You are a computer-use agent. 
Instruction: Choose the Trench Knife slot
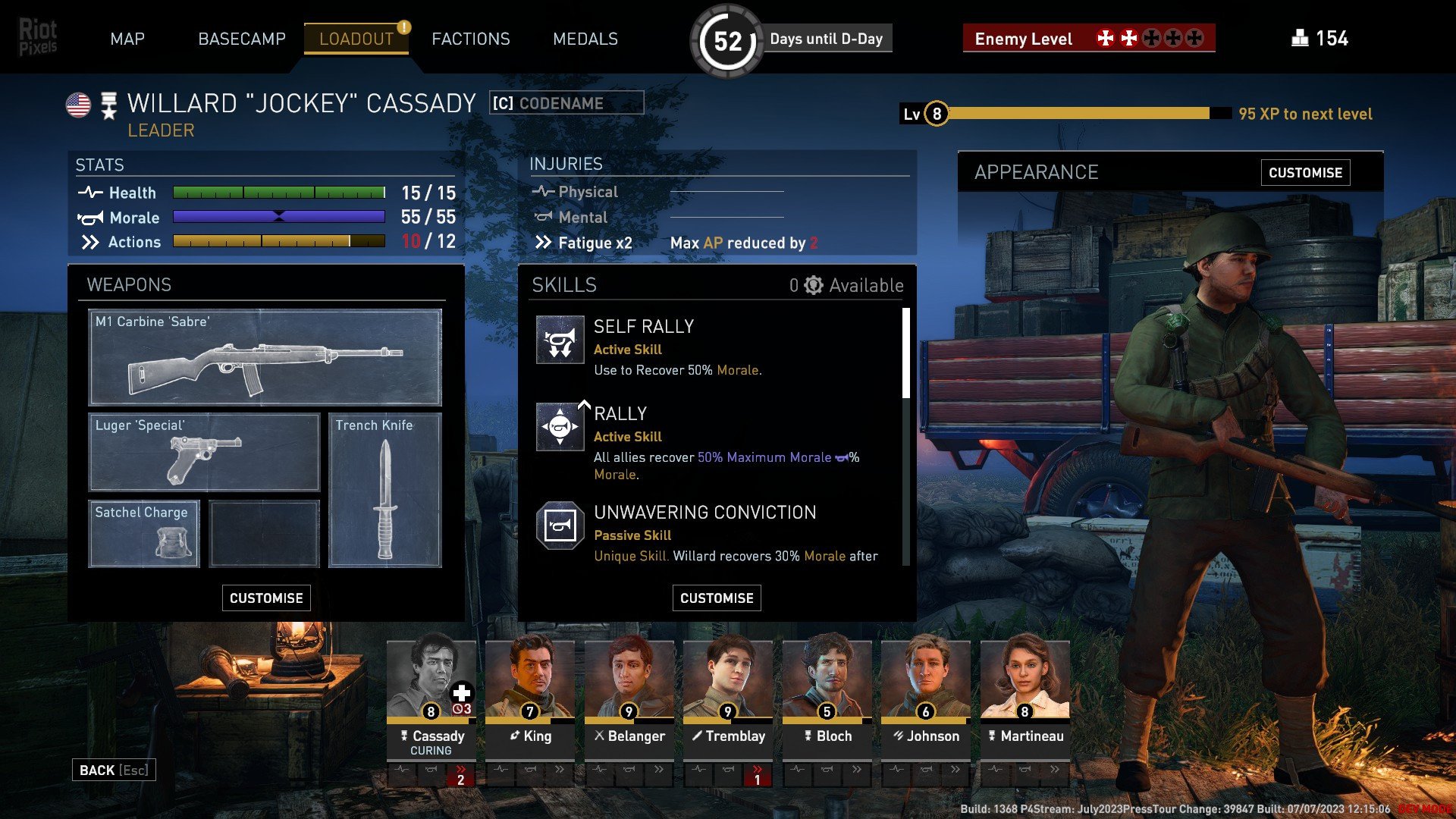(384, 490)
